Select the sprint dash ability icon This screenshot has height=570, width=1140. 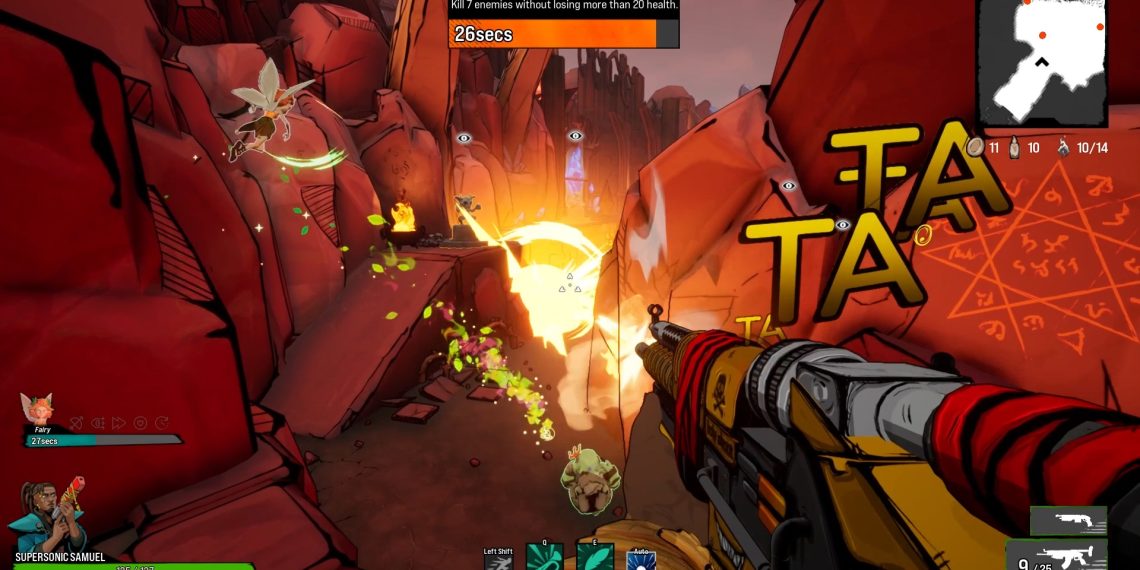(x=498, y=561)
